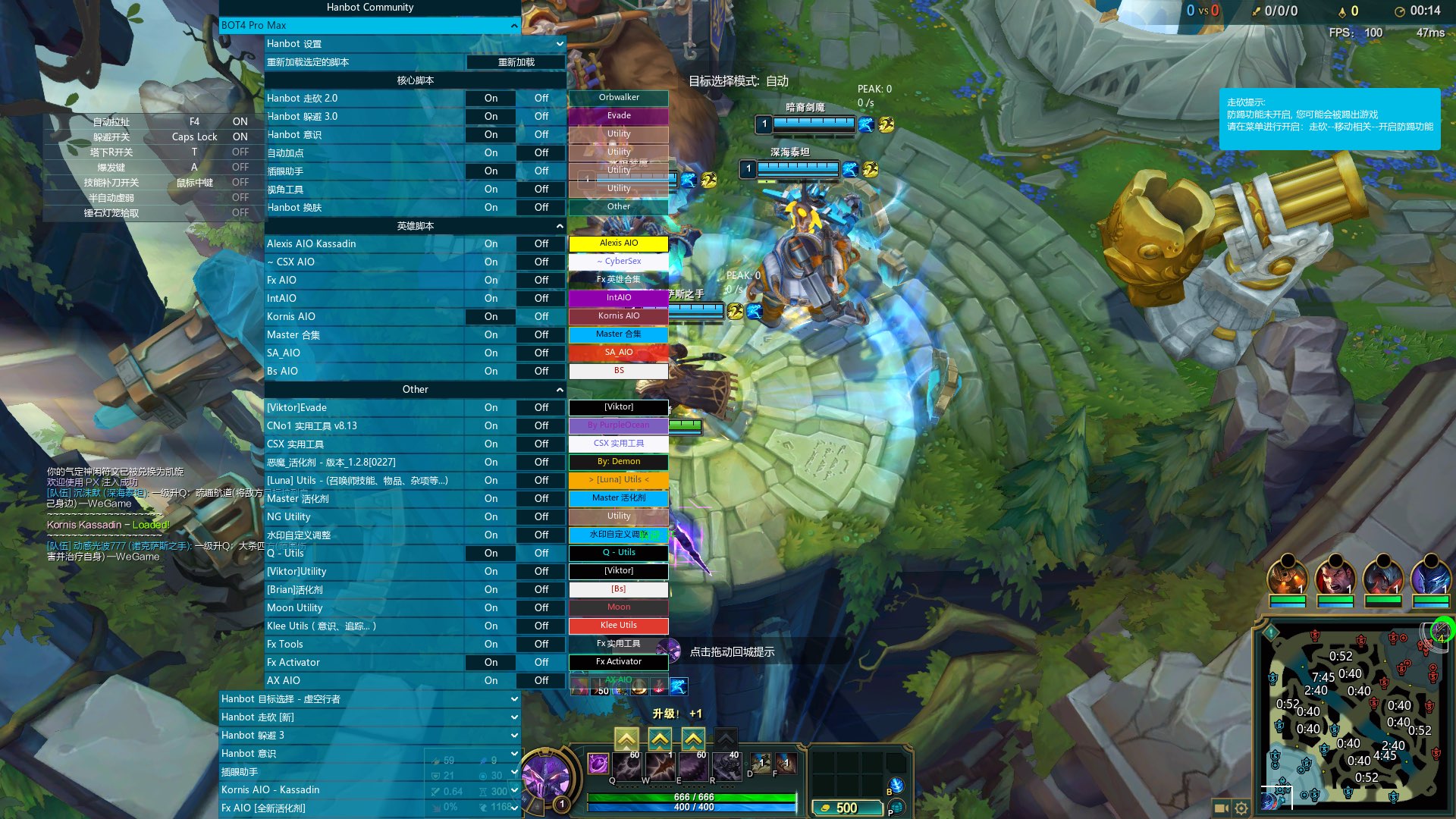
Task: Click the 重新加载 reload button
Action: 516,62
